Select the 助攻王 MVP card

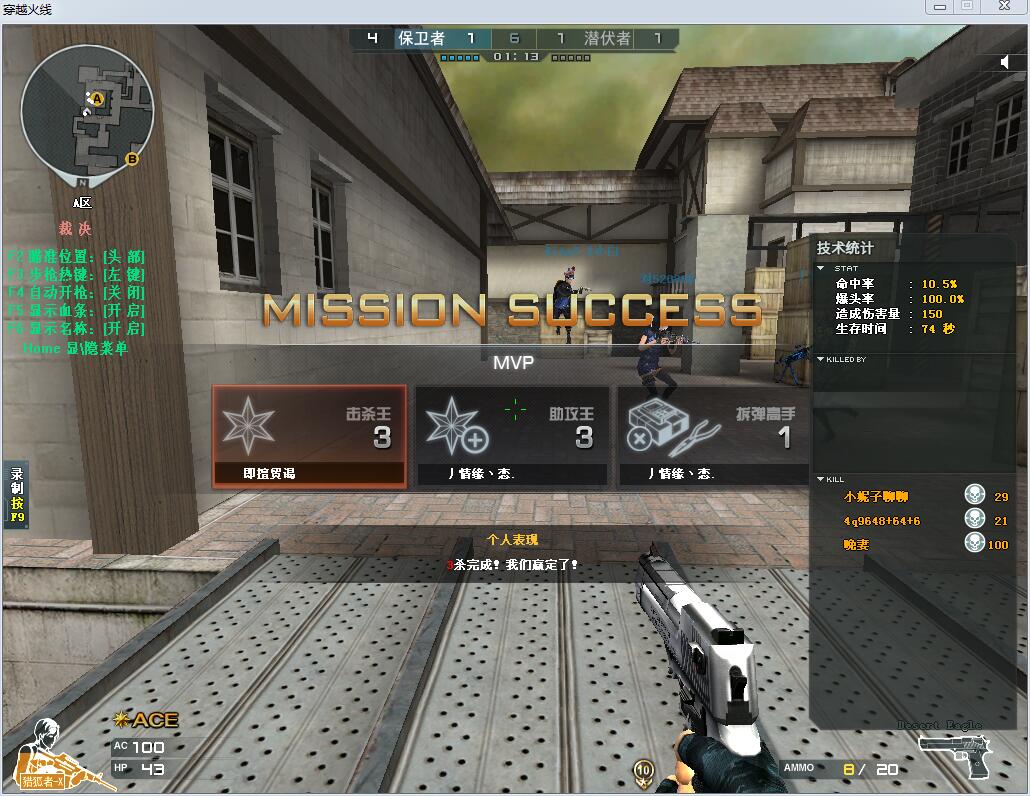(512, 436)
